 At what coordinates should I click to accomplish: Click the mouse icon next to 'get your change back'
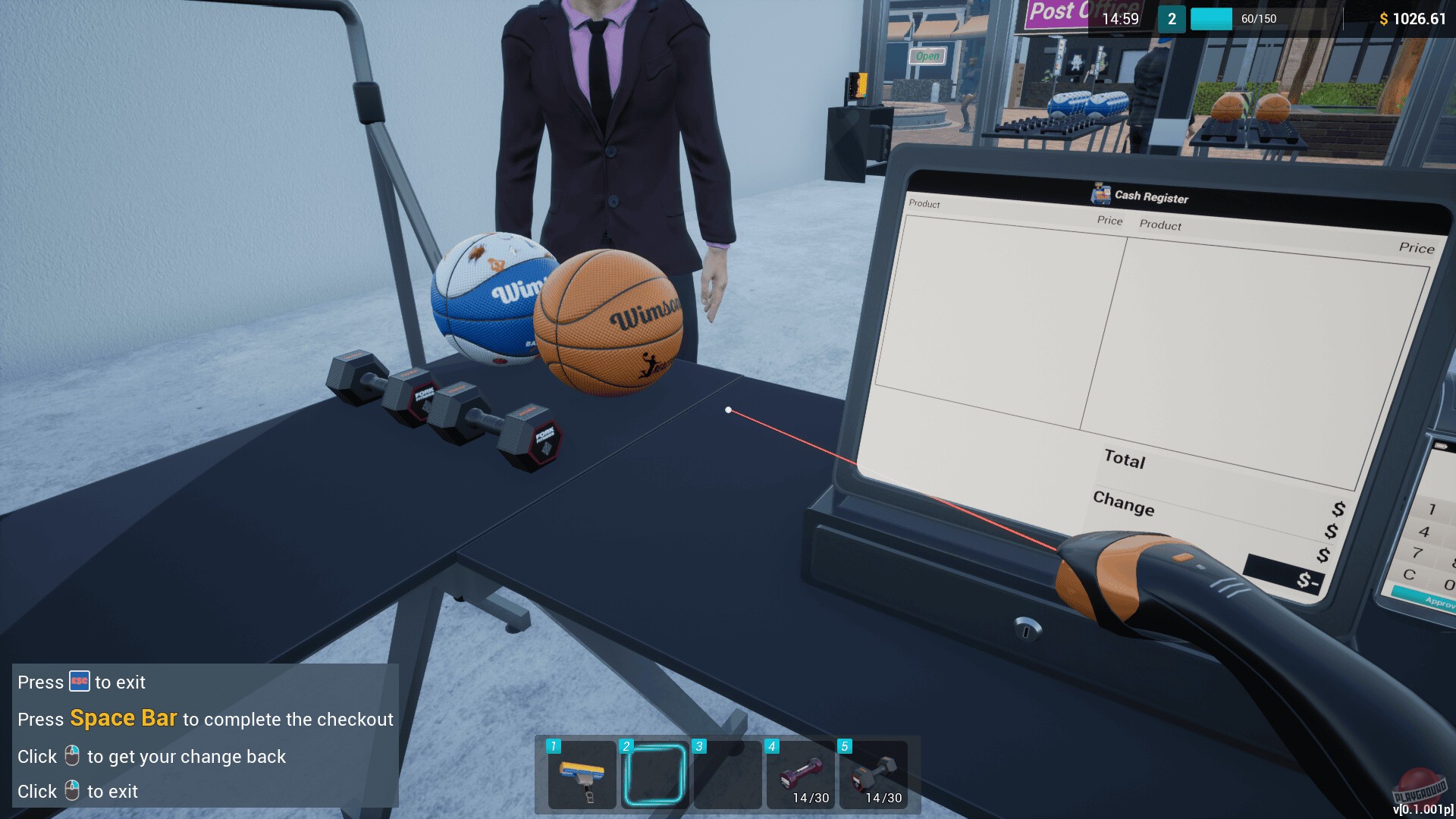click(72, 755)
